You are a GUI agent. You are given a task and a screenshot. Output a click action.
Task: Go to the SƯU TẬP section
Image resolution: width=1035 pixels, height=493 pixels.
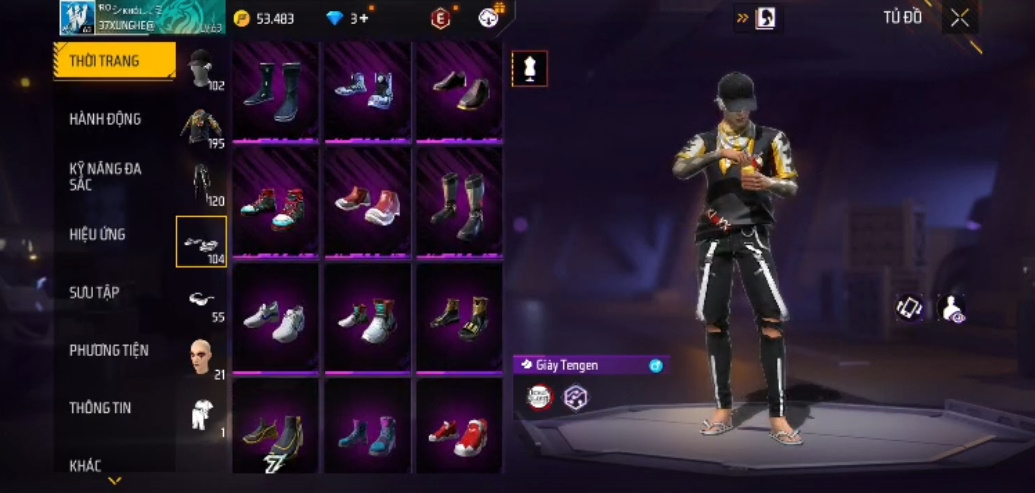[94, 292]
